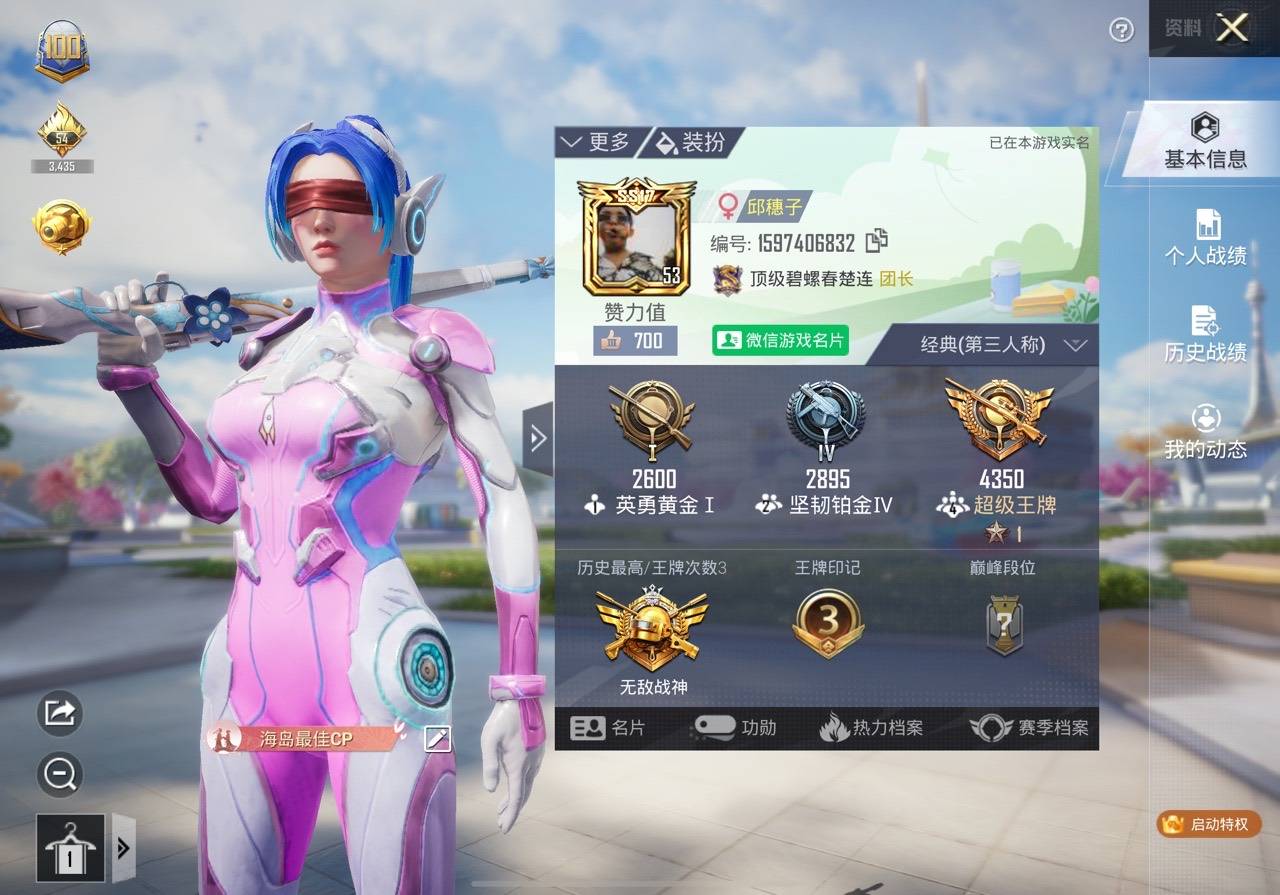Open the help question mark icon

click(x=1122, y=30)
